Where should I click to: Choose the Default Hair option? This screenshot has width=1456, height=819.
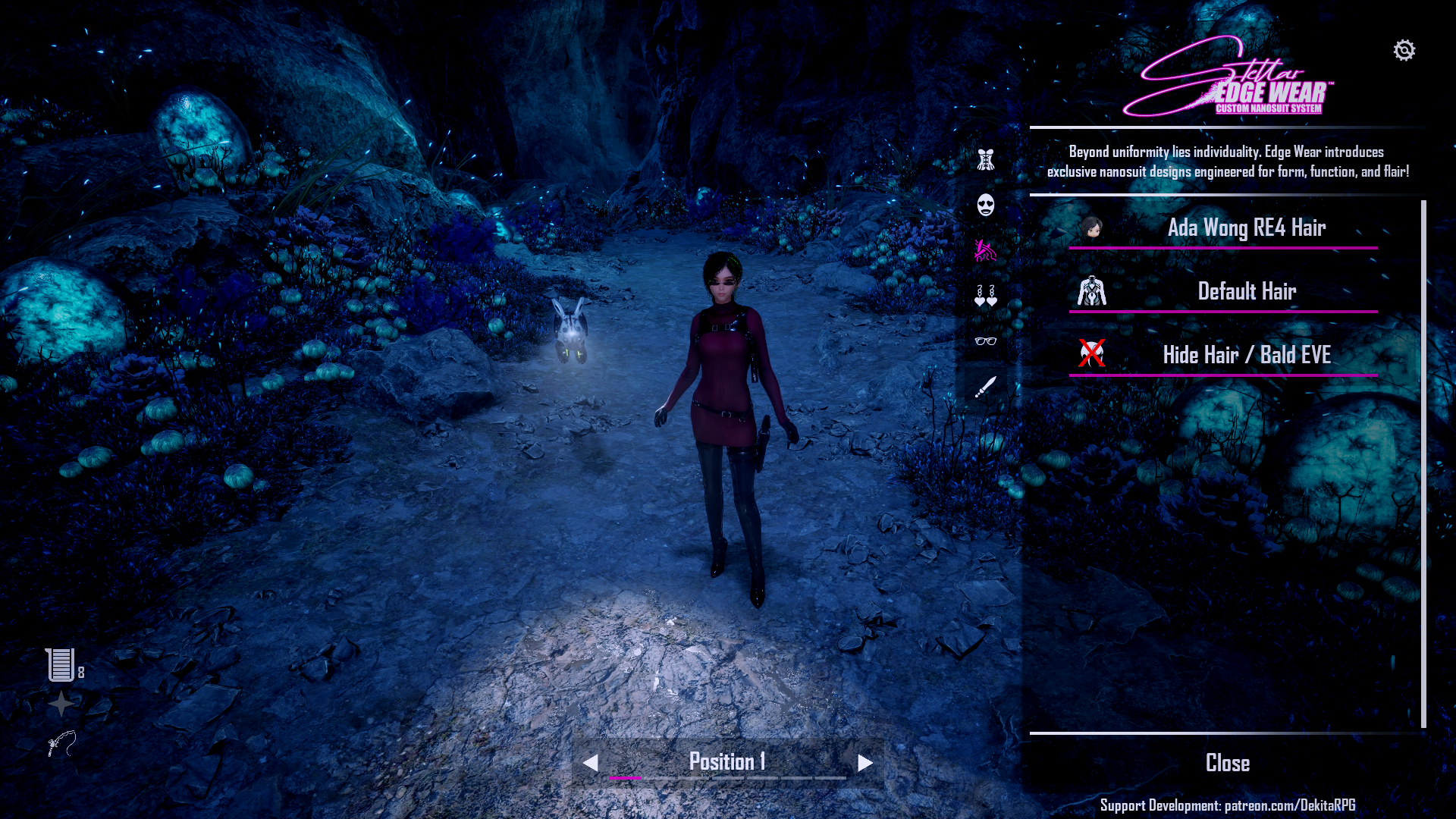(x=1245, y=291)
